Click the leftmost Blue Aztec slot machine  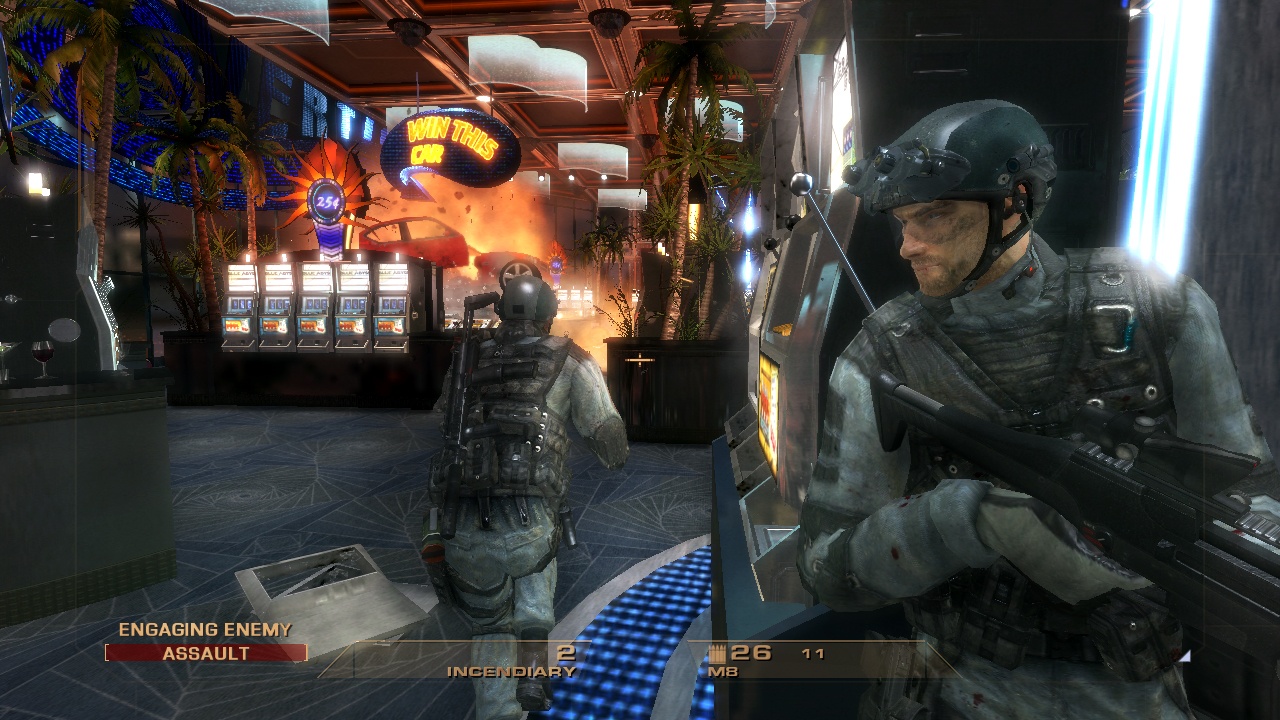239,305
